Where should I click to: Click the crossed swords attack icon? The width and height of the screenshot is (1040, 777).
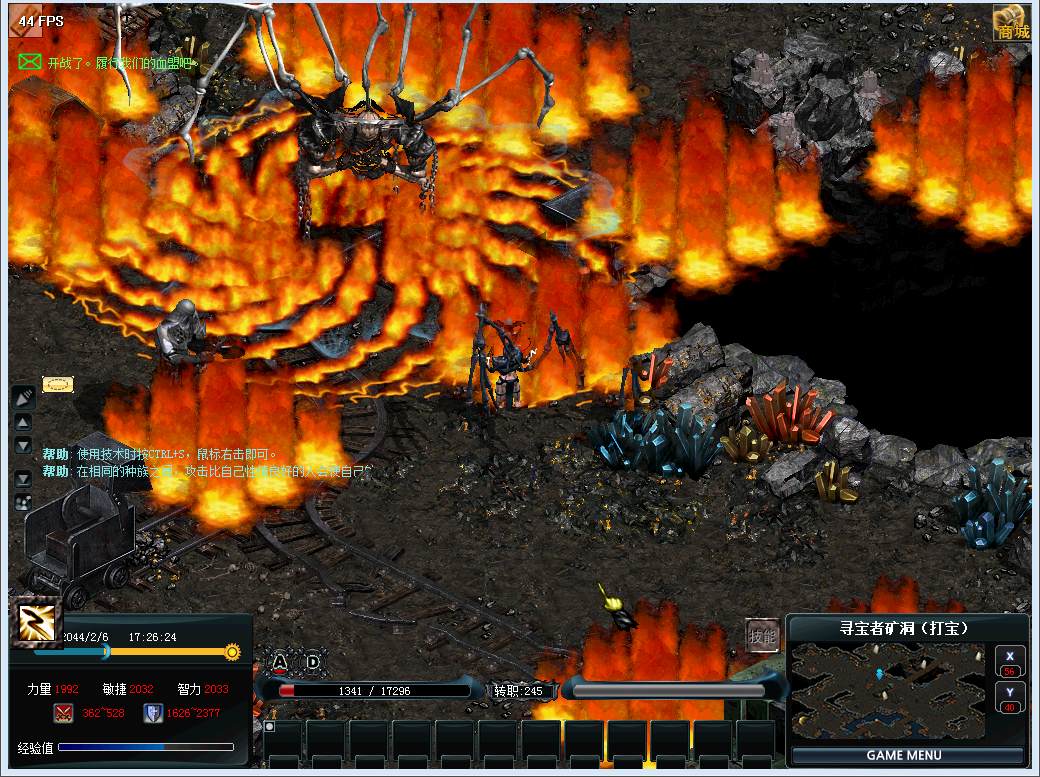(x=64, y=713)
